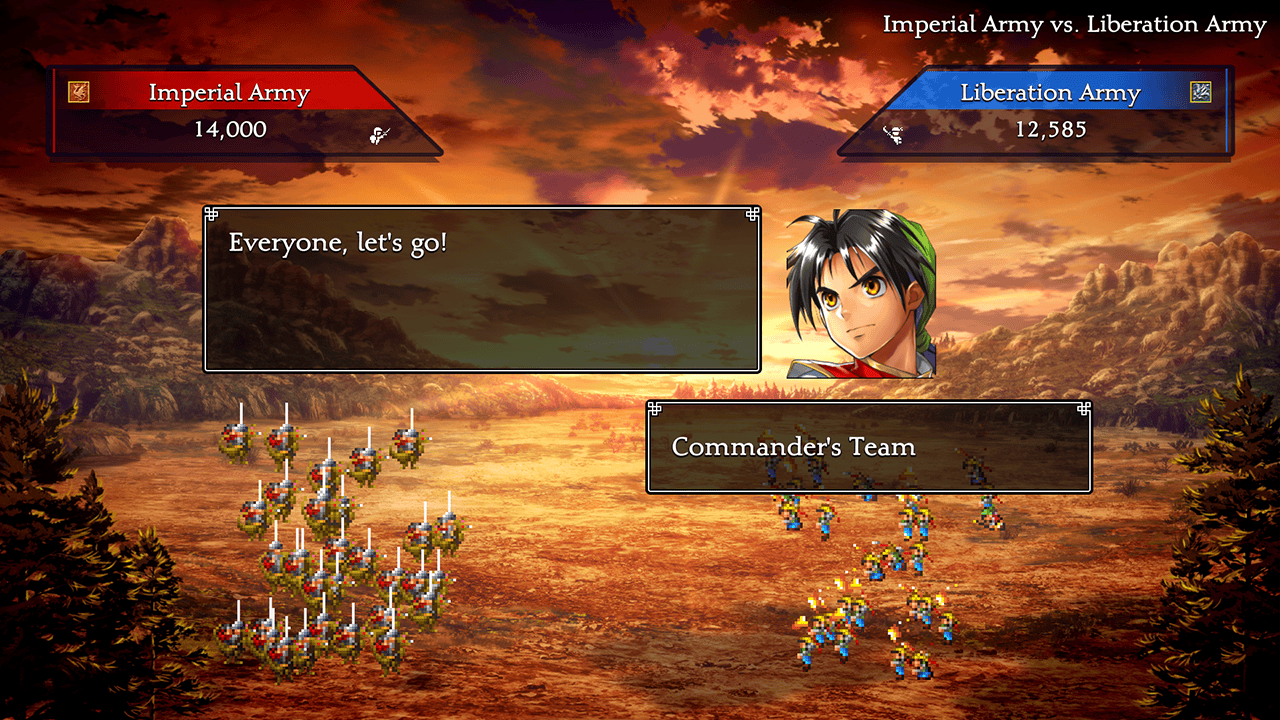This screenshot has height=720, width=1280.
Task: Advance the "Everyone, let's go!" dialogue box
Action: [x=482, y=289]
